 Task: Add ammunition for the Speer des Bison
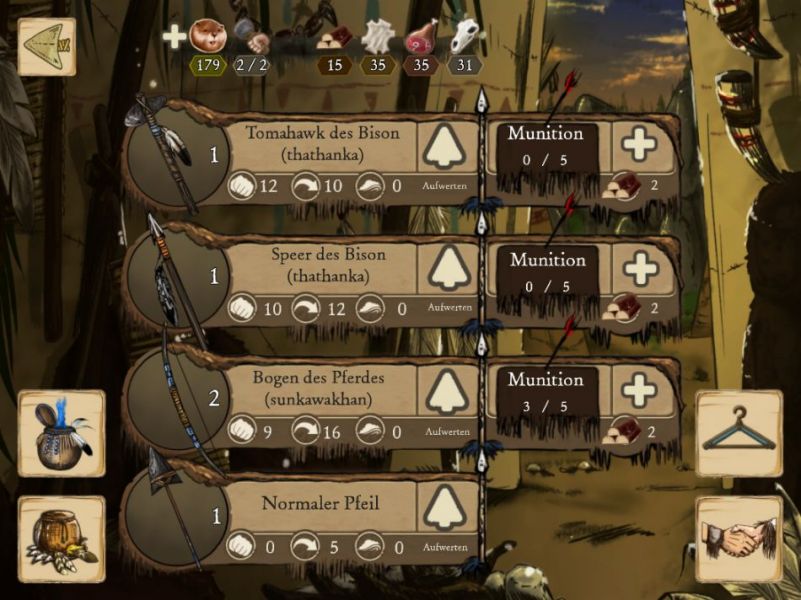pos(639,268)
